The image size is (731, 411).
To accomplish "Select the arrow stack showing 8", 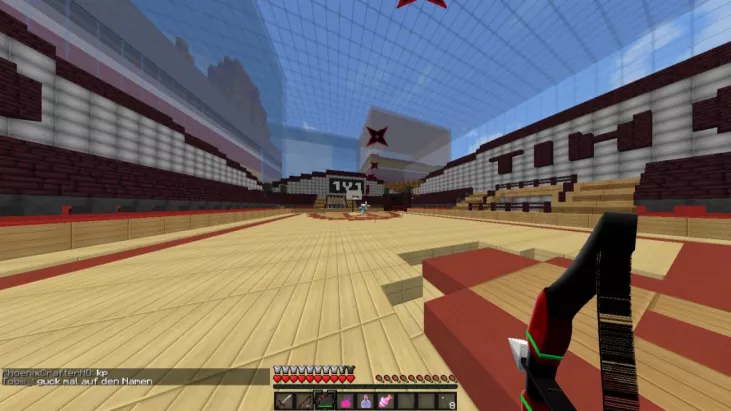I will 448,401.
